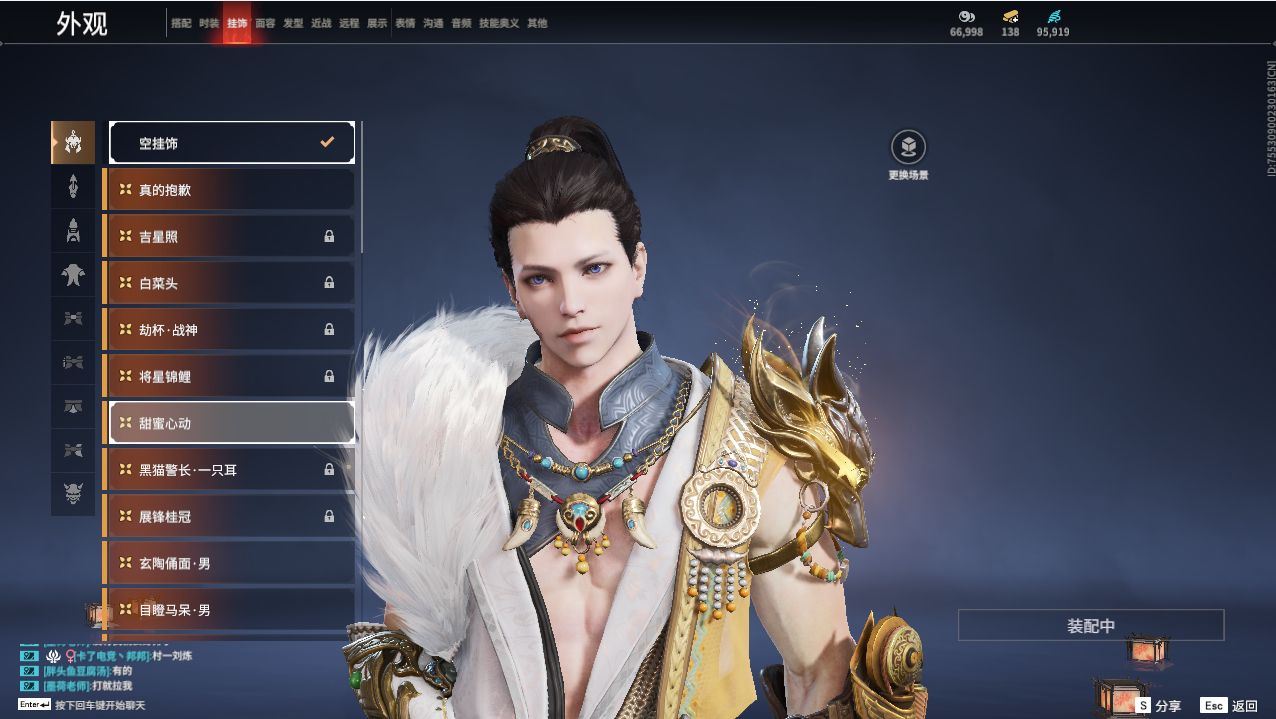Select the demon mask category icon
The height and width of the screenshot is (719, 1276).
click(x=73, y=494)
